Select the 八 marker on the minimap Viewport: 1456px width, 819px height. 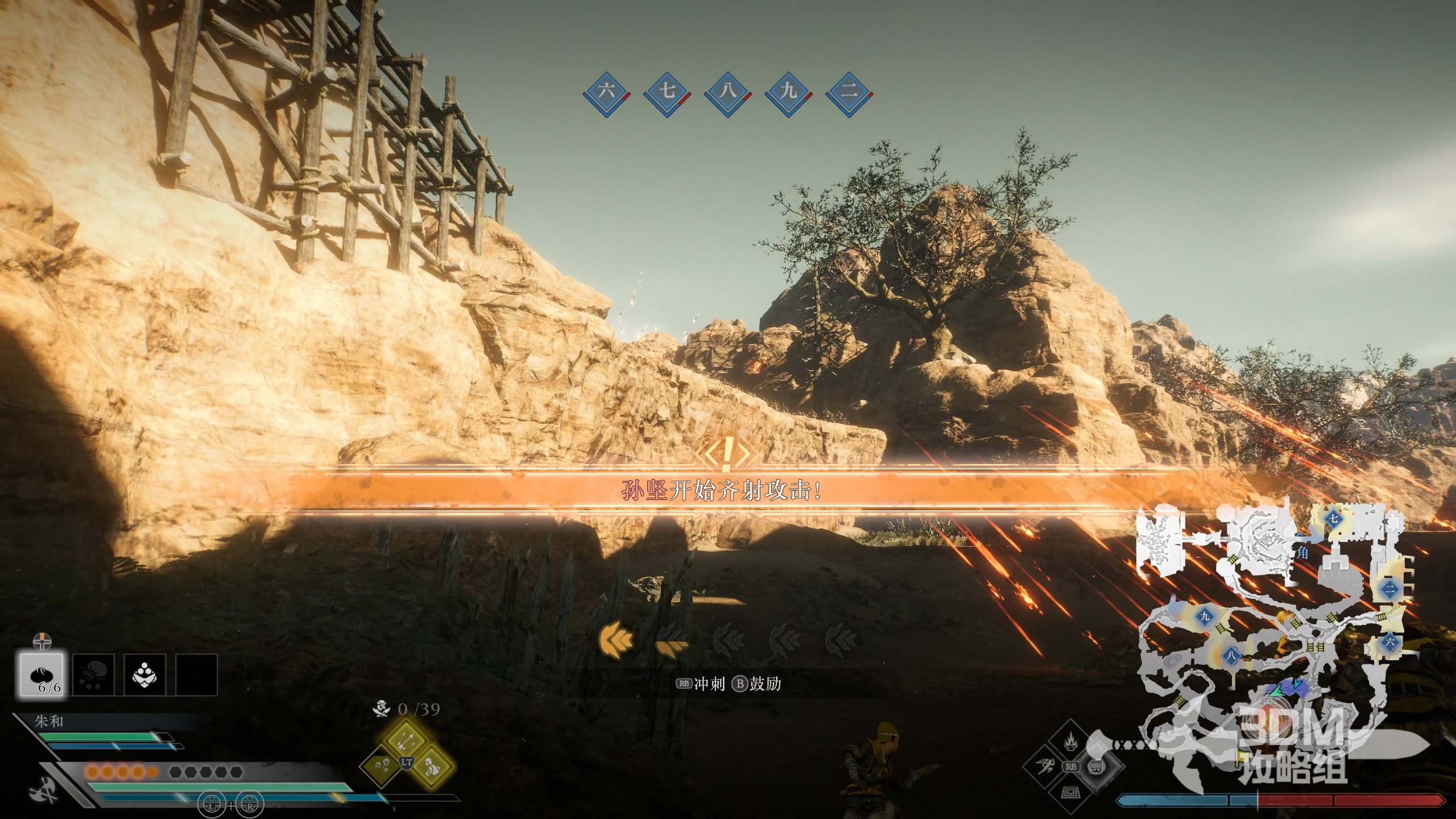pyautogui.click(x=1231, y=656)
